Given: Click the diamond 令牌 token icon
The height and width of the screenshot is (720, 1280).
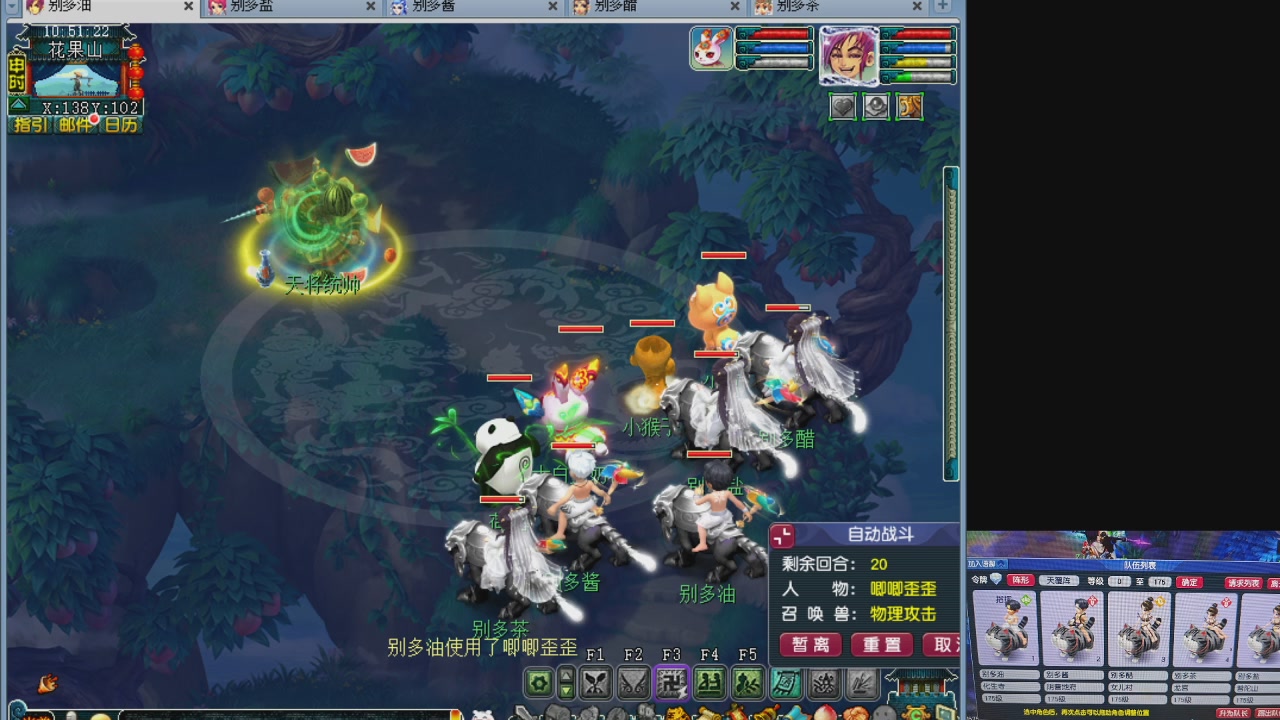Looking at the screenshot, I should coord(995,578).
